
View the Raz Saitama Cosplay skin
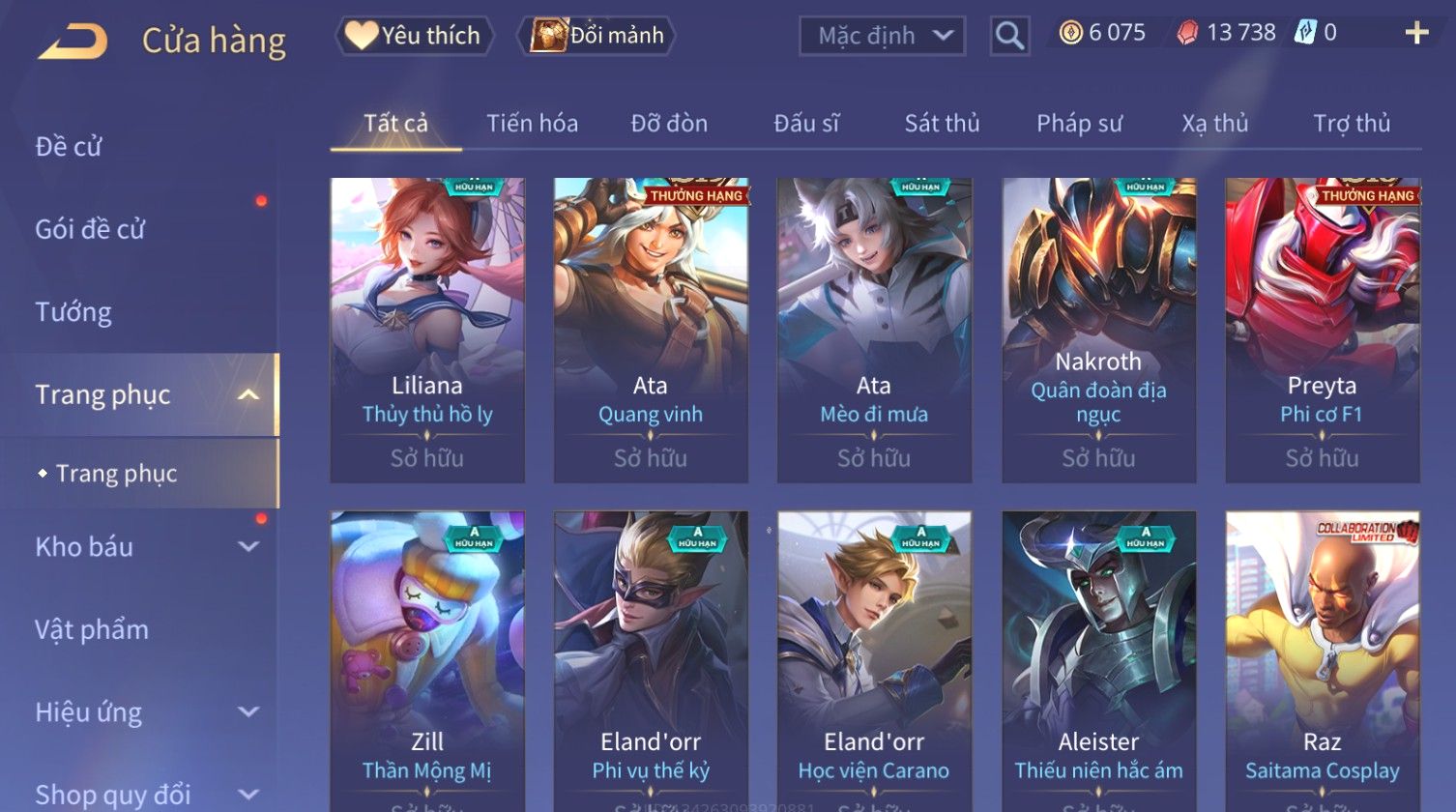[x=1322, y=657]
